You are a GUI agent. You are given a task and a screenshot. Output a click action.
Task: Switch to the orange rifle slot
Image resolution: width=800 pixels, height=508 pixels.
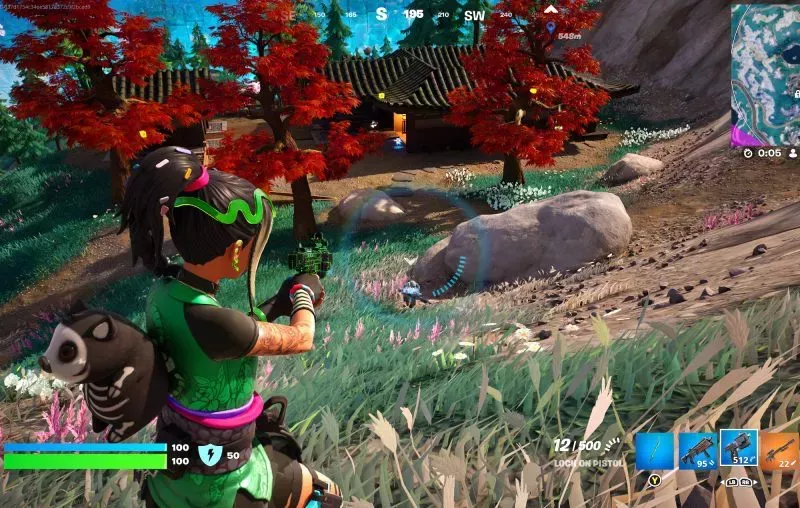coord(780,452)
